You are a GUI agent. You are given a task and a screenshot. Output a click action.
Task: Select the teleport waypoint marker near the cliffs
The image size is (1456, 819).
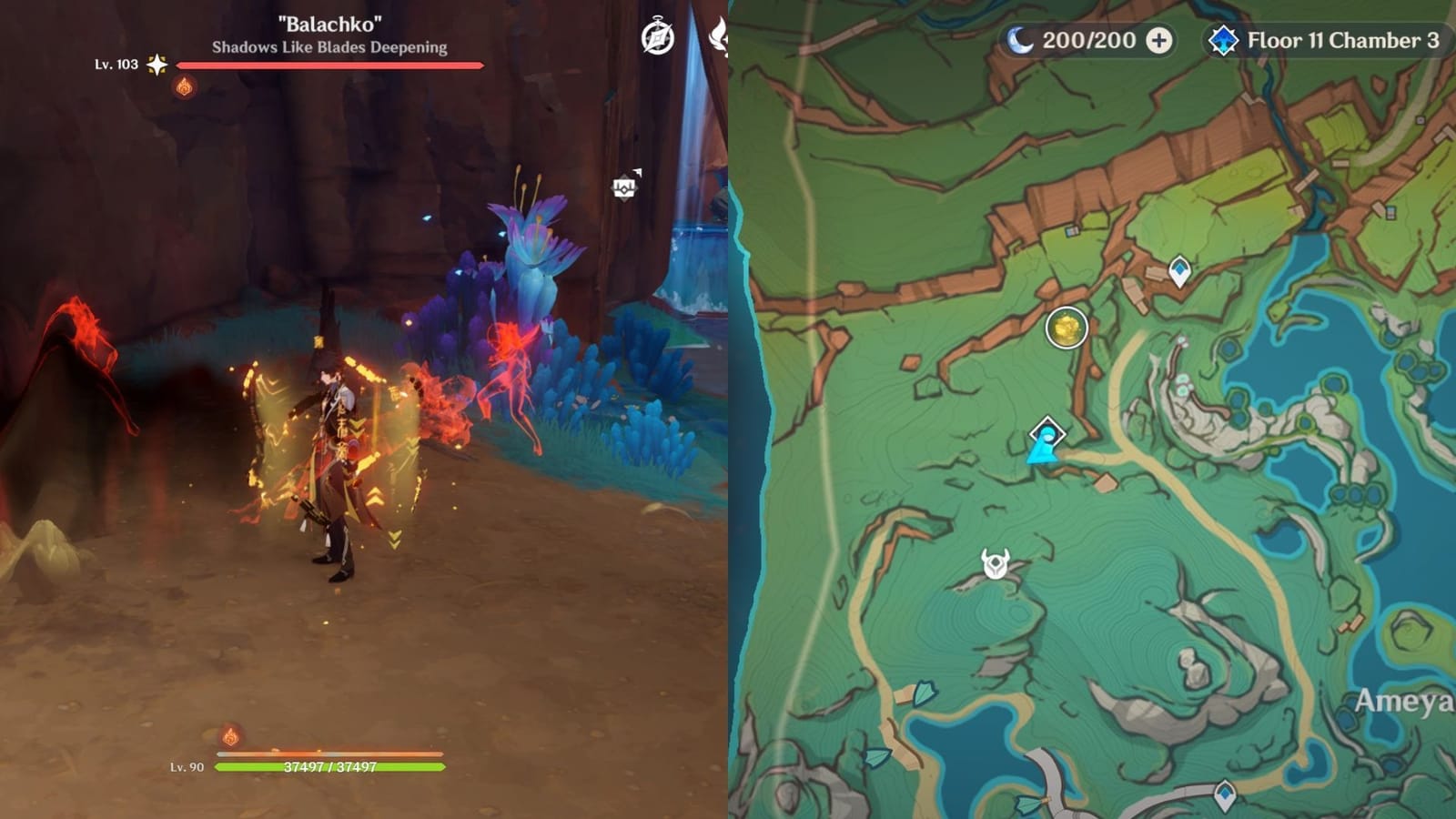click(1178, 268)
